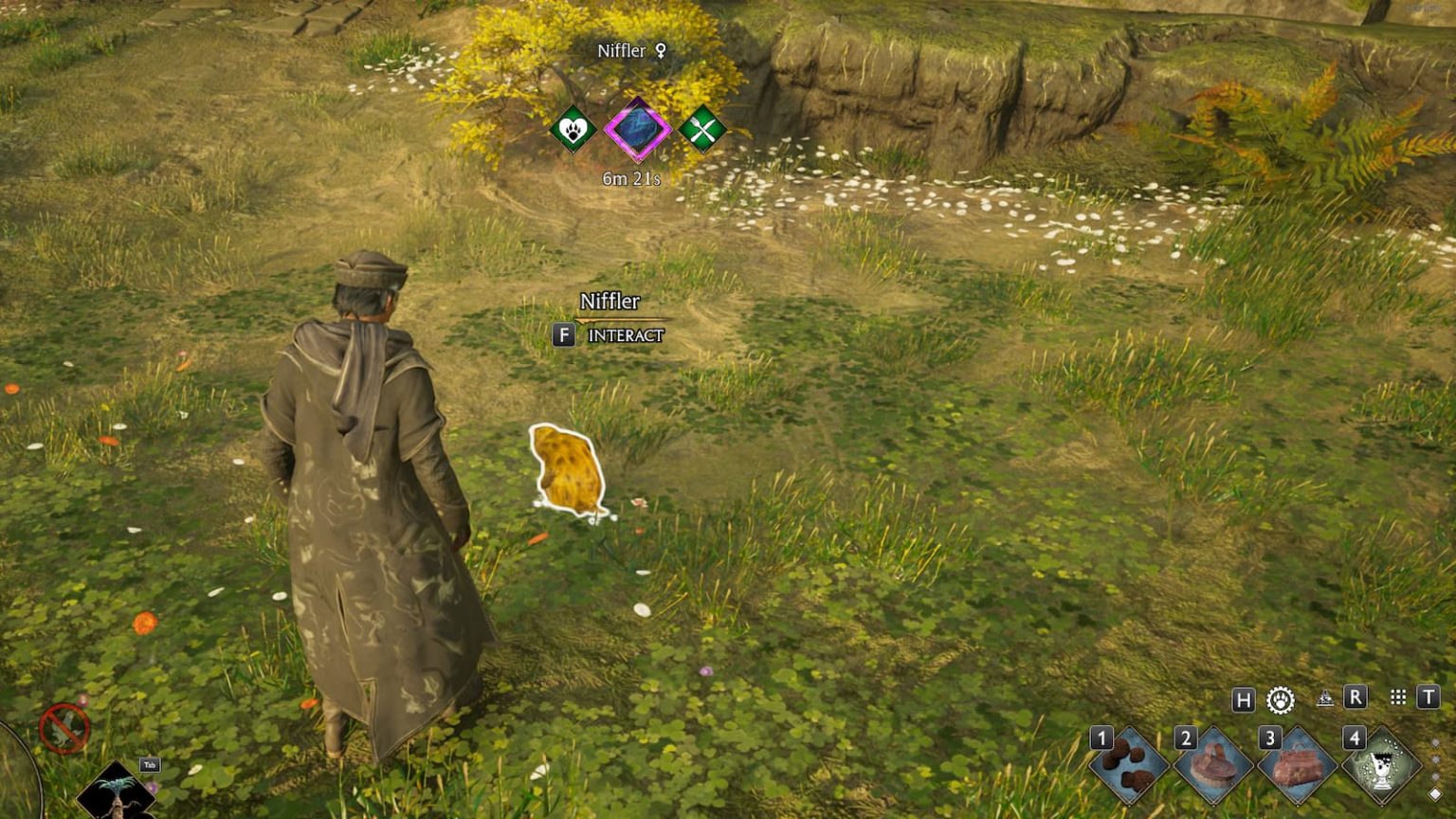Open the grid inventory icon beside the T key

(x=1399, y=698)
